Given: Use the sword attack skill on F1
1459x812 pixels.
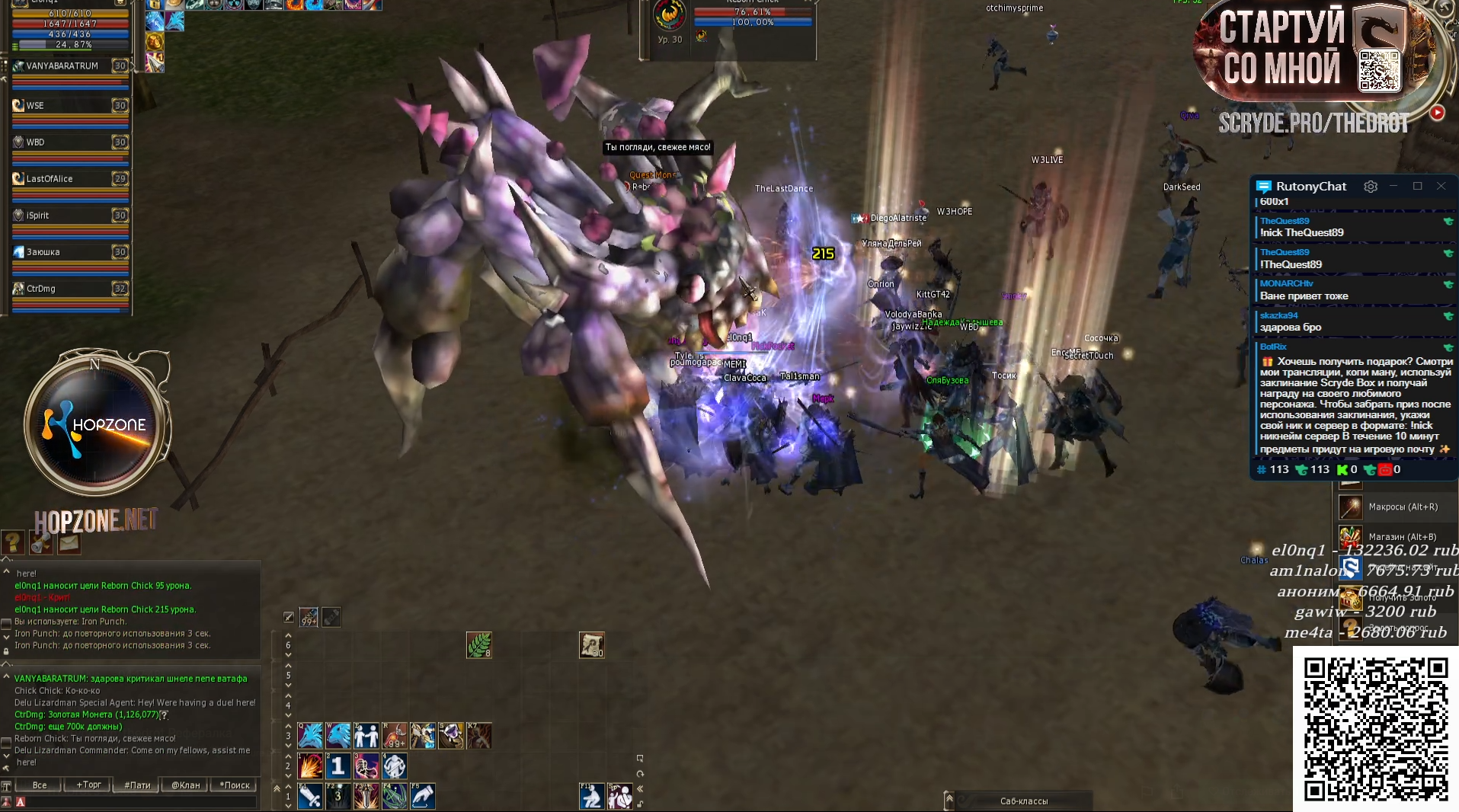Looking at the screenshot, I should point(310,797).
